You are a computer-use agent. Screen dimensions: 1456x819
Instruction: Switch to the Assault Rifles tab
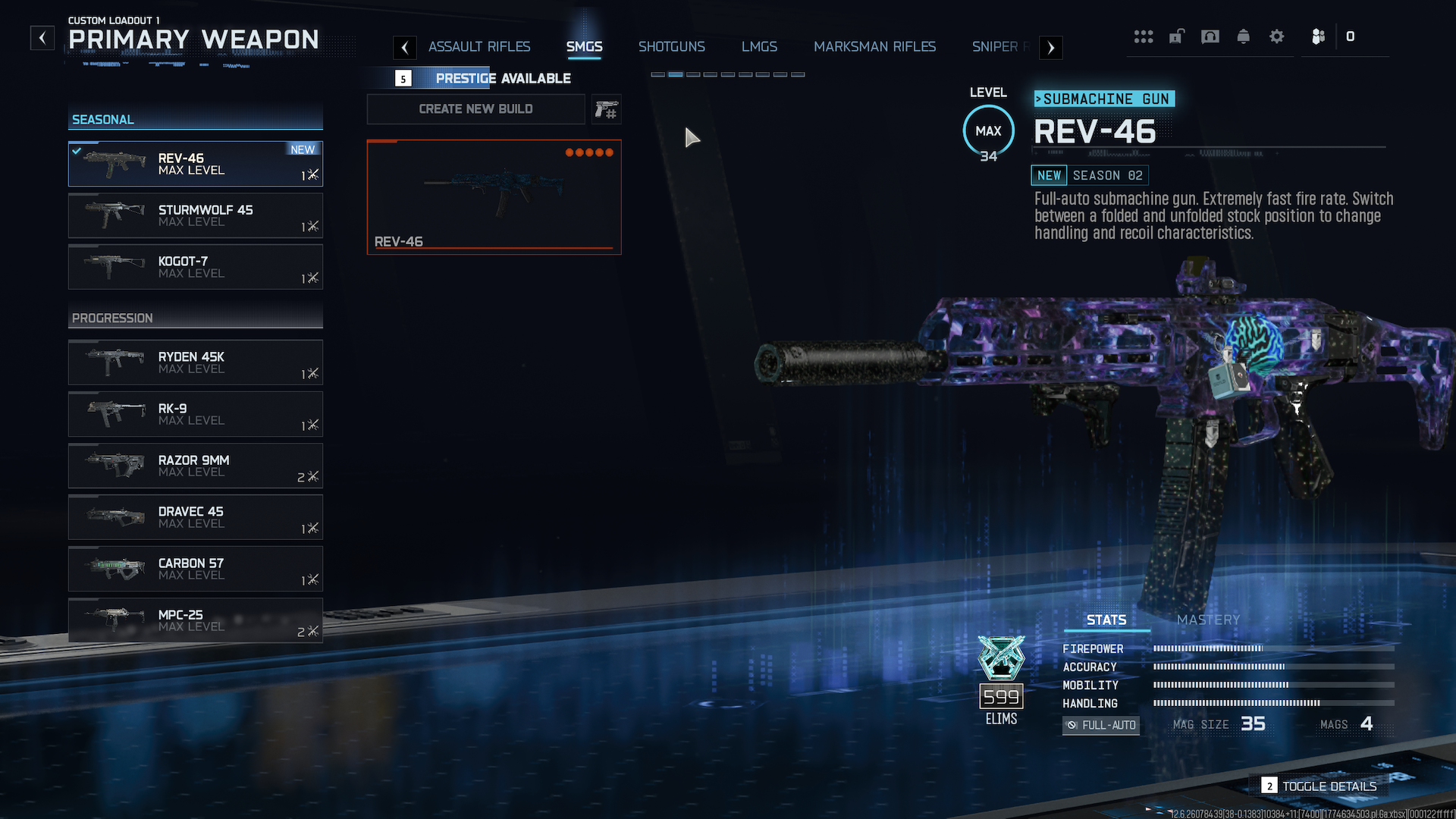pos(479,47)
